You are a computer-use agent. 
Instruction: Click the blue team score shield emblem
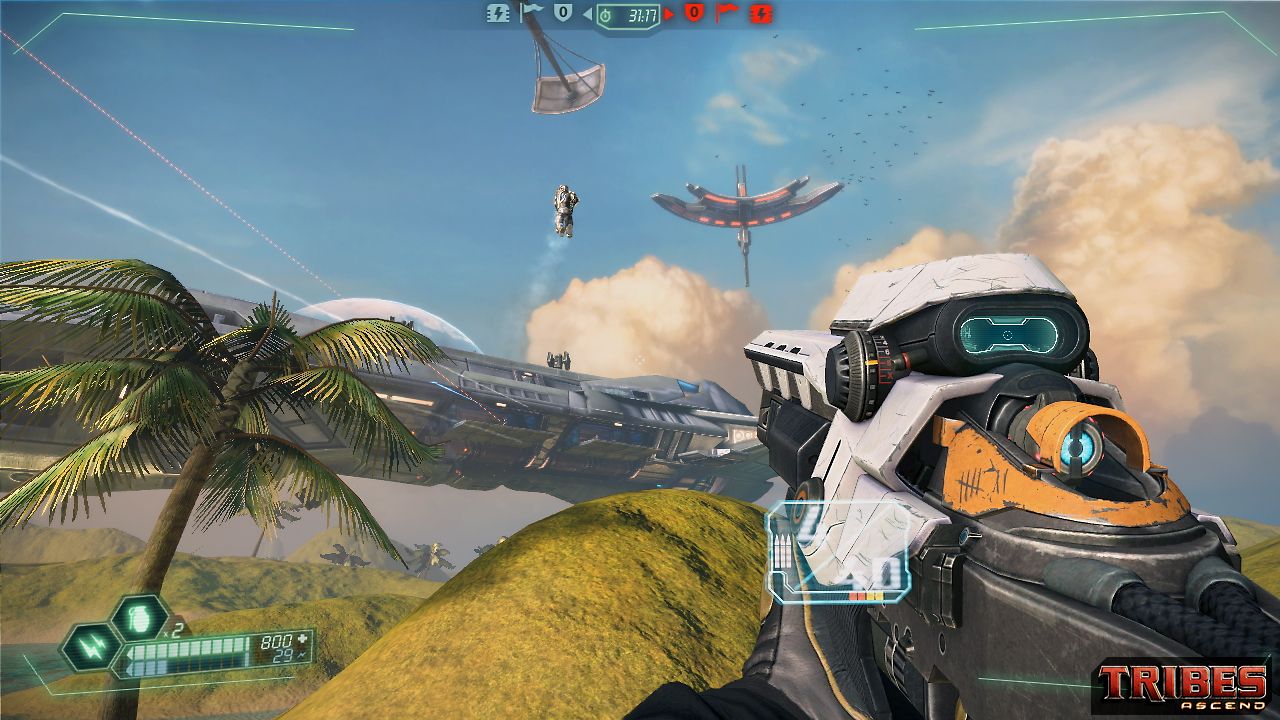pyautogui.click(x=561, y=12)
